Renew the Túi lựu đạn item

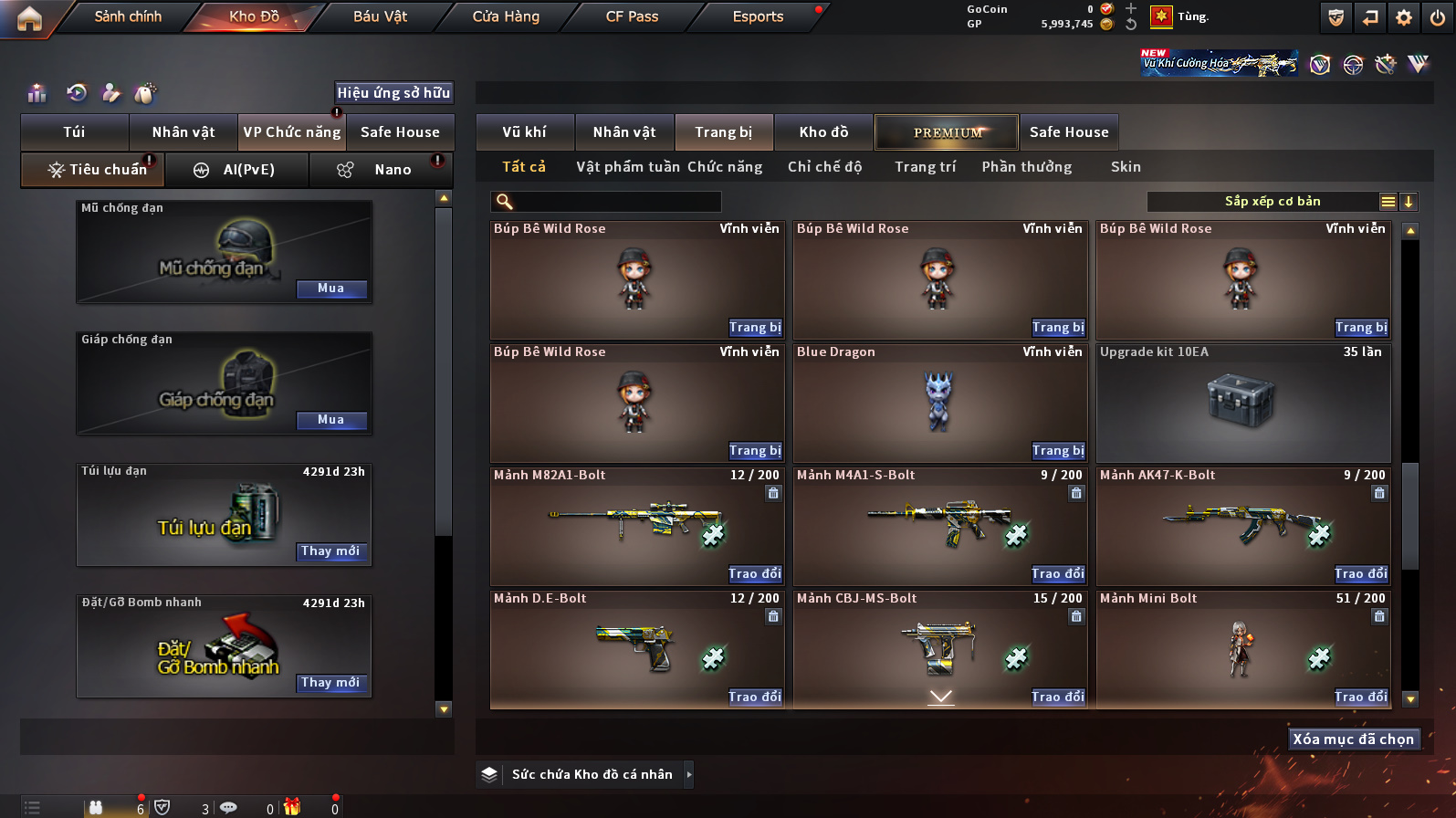coord(331,551)
